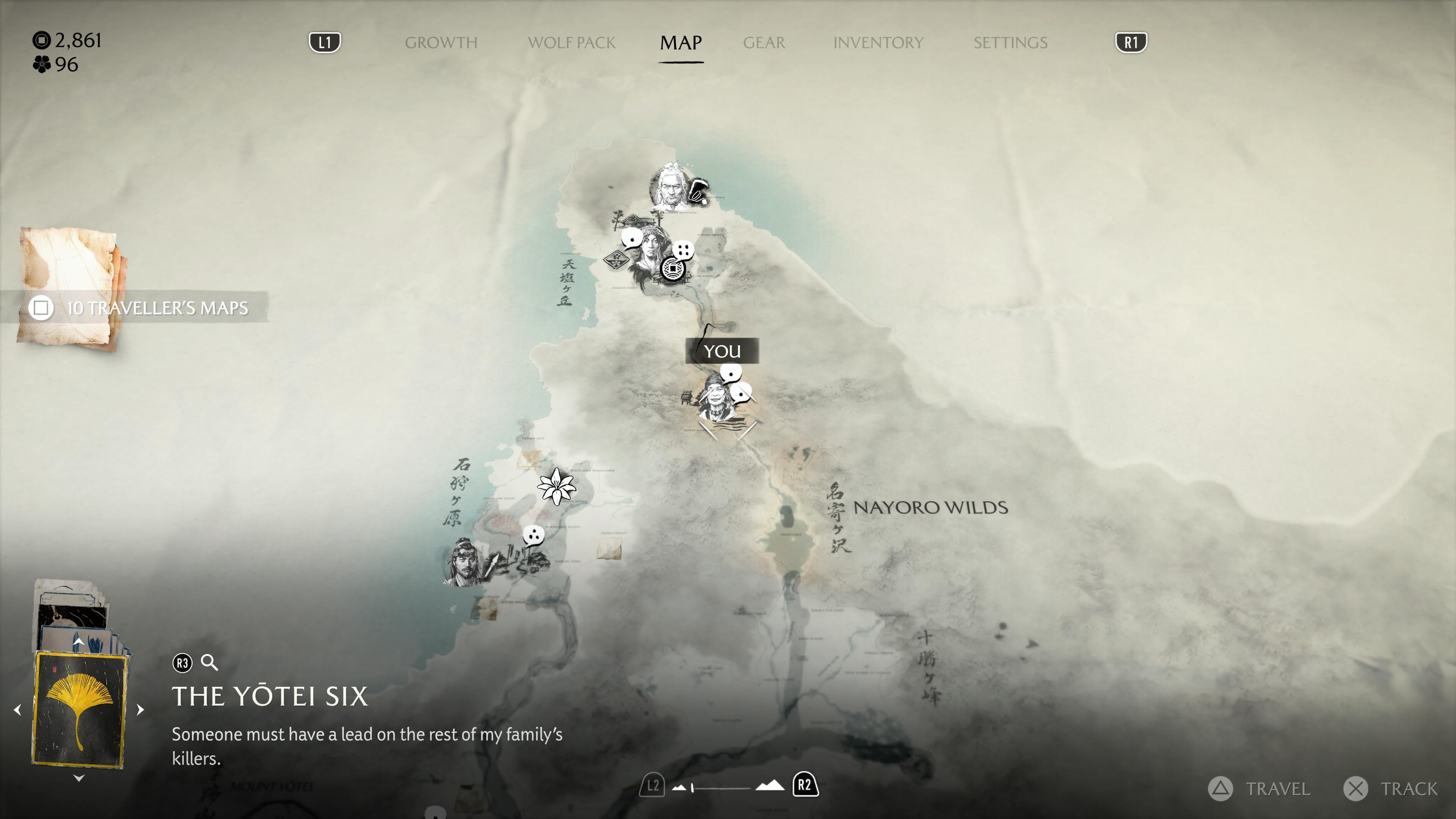Select the Yōtei Six ginkgo leaf card
Viewport: 1456px width, 819px height.
point(79,710)
